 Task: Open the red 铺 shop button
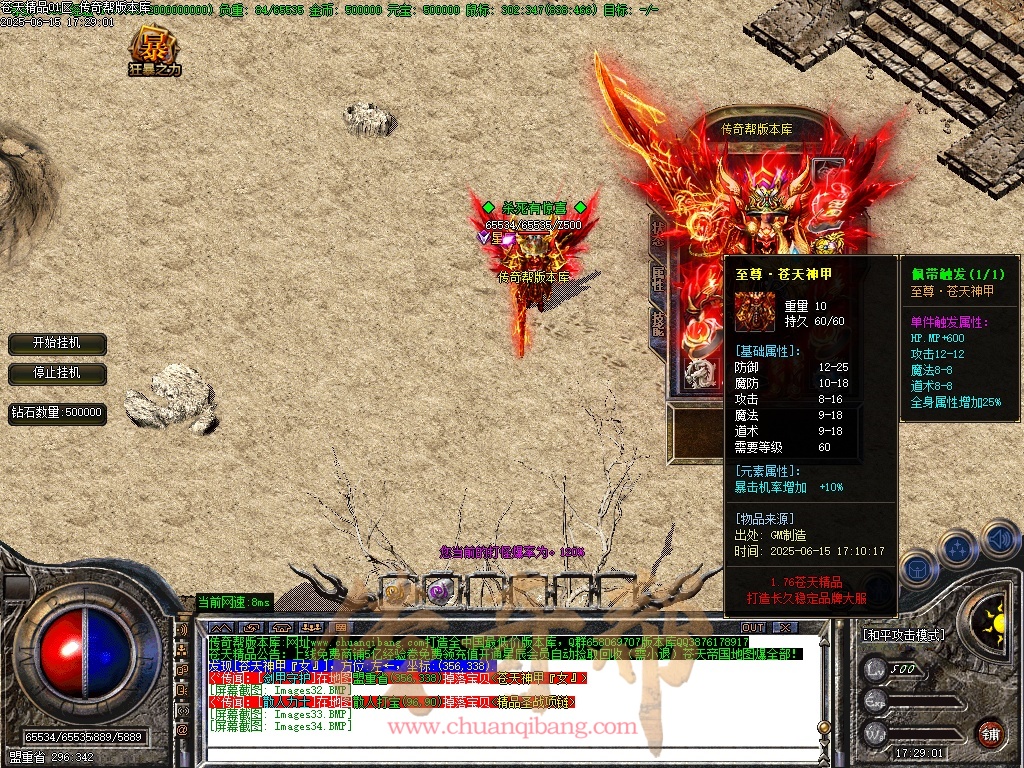point(989,732)
